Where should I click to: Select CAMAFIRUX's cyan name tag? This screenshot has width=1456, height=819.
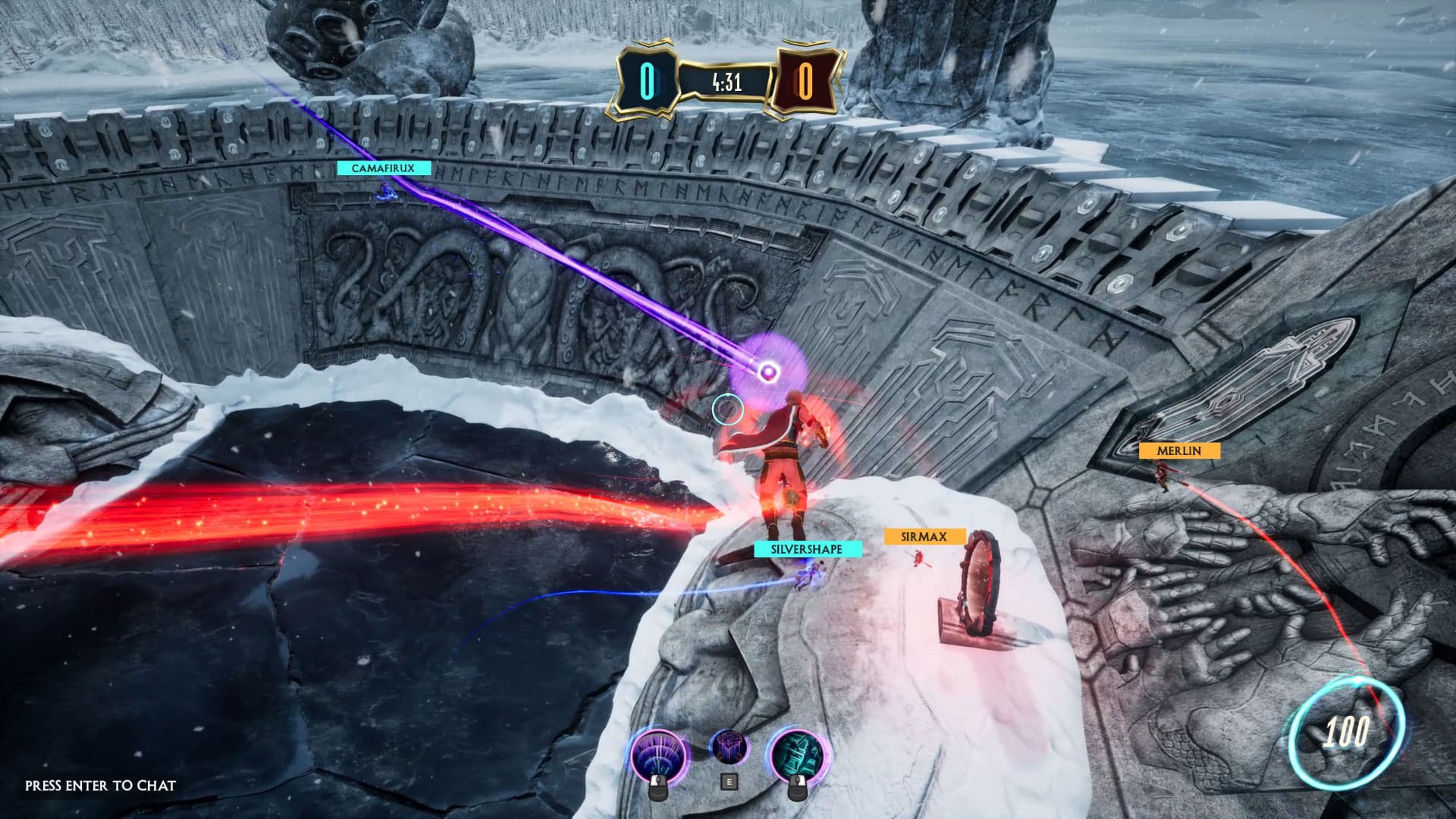pos(384,168)
